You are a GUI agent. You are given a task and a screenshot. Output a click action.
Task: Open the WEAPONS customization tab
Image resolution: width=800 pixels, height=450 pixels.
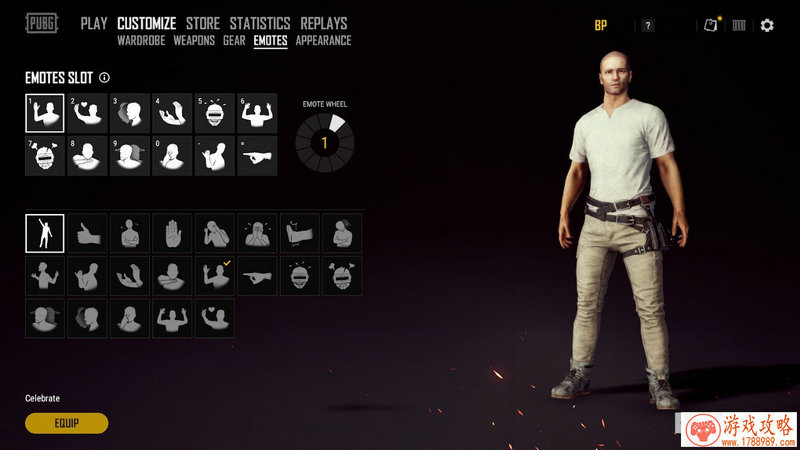194,41
